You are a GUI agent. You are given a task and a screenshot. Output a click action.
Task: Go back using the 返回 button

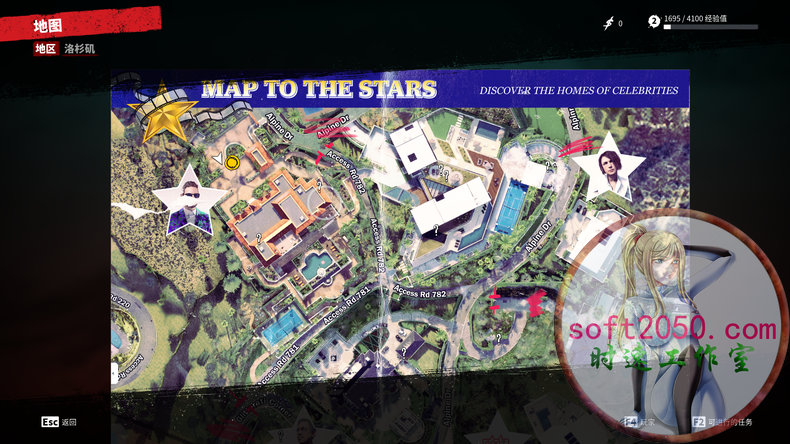59,422
